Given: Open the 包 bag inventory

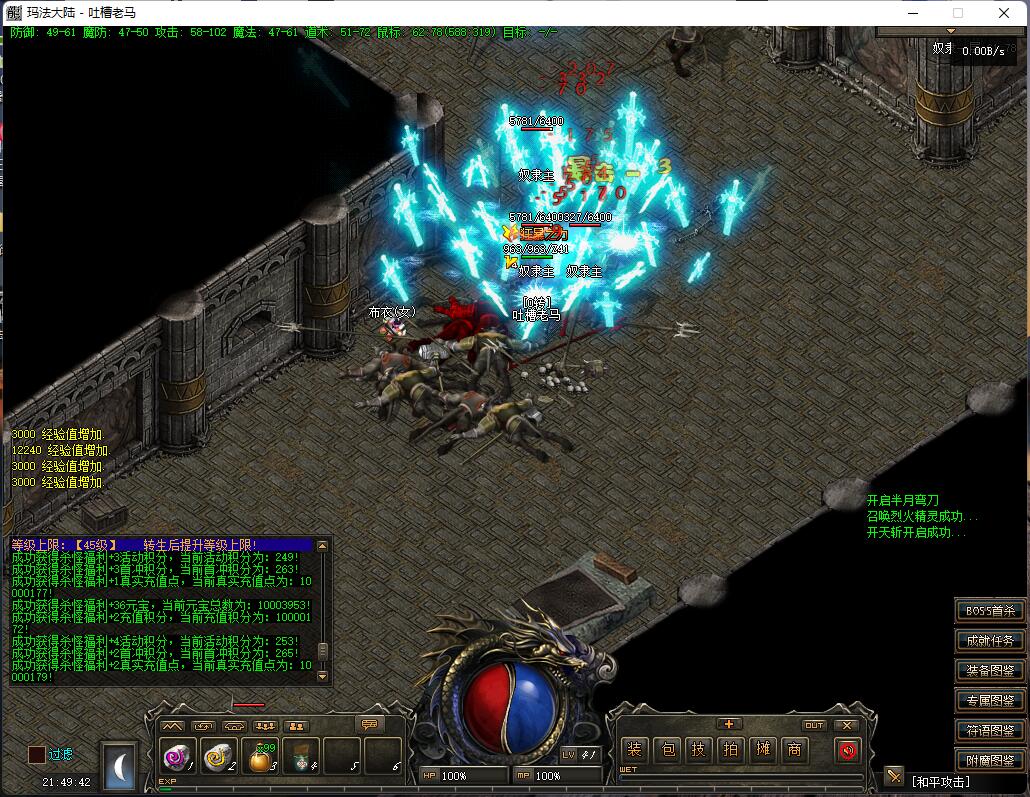Looking at the screenshot, I should point(667,750).
